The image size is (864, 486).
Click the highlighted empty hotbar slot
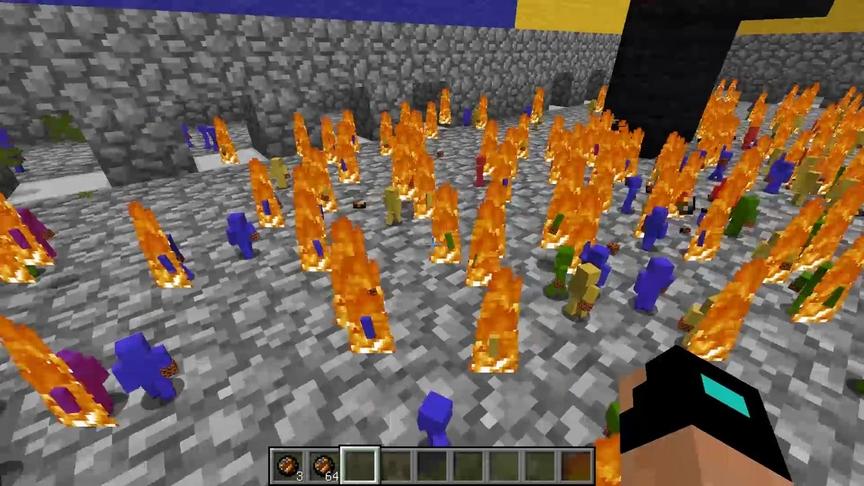360,466
